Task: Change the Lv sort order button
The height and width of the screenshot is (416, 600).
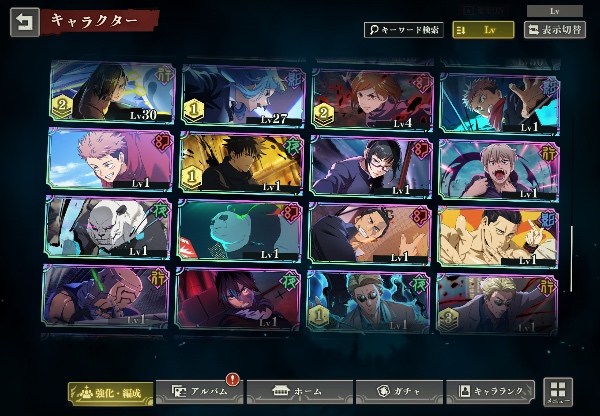Action: click(483, 30)
